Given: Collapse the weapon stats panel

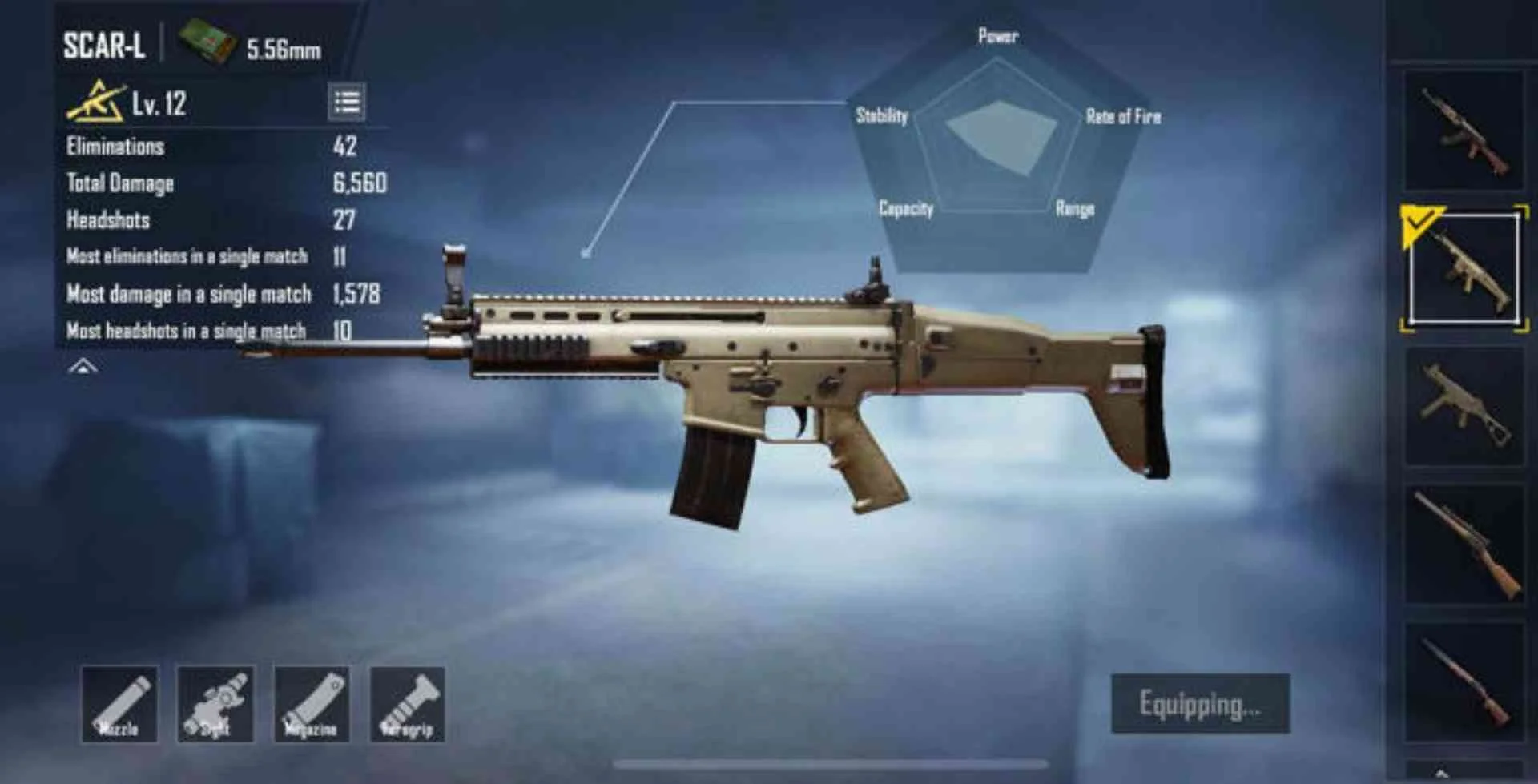Looking at the screenshot, I should coord(83,367).
